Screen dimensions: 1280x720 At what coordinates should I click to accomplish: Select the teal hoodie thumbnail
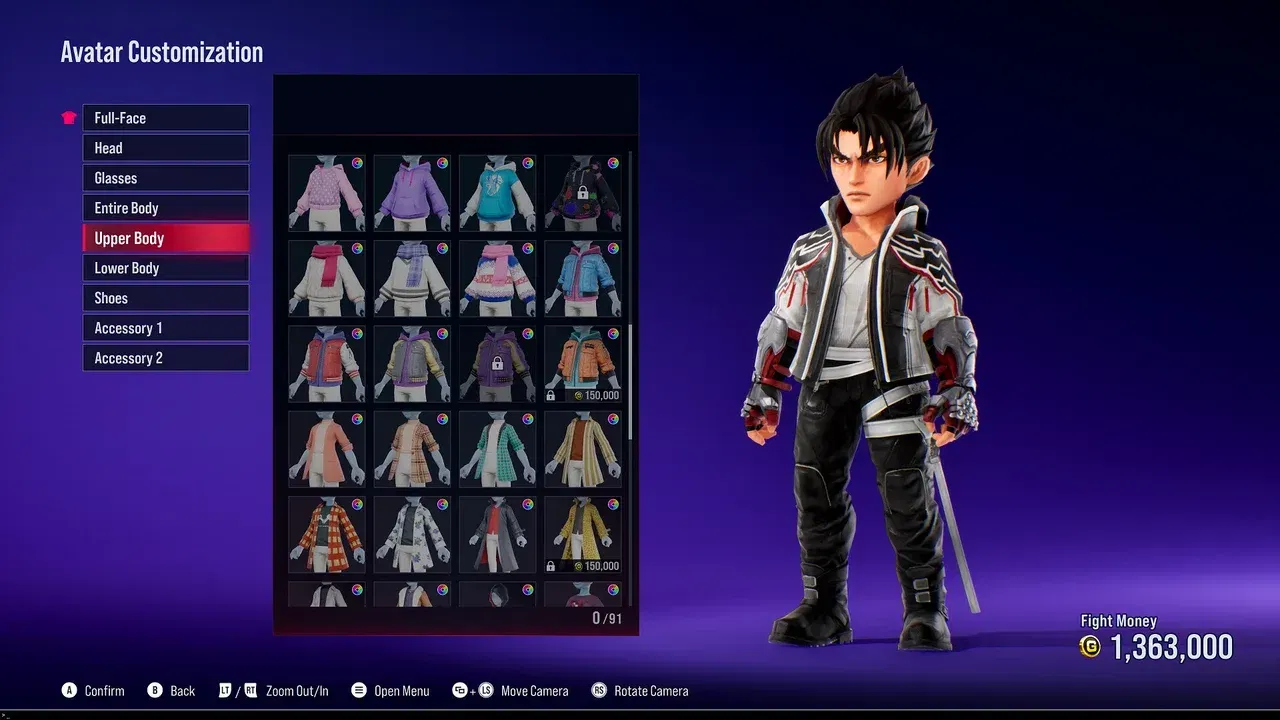coord(497,193)
